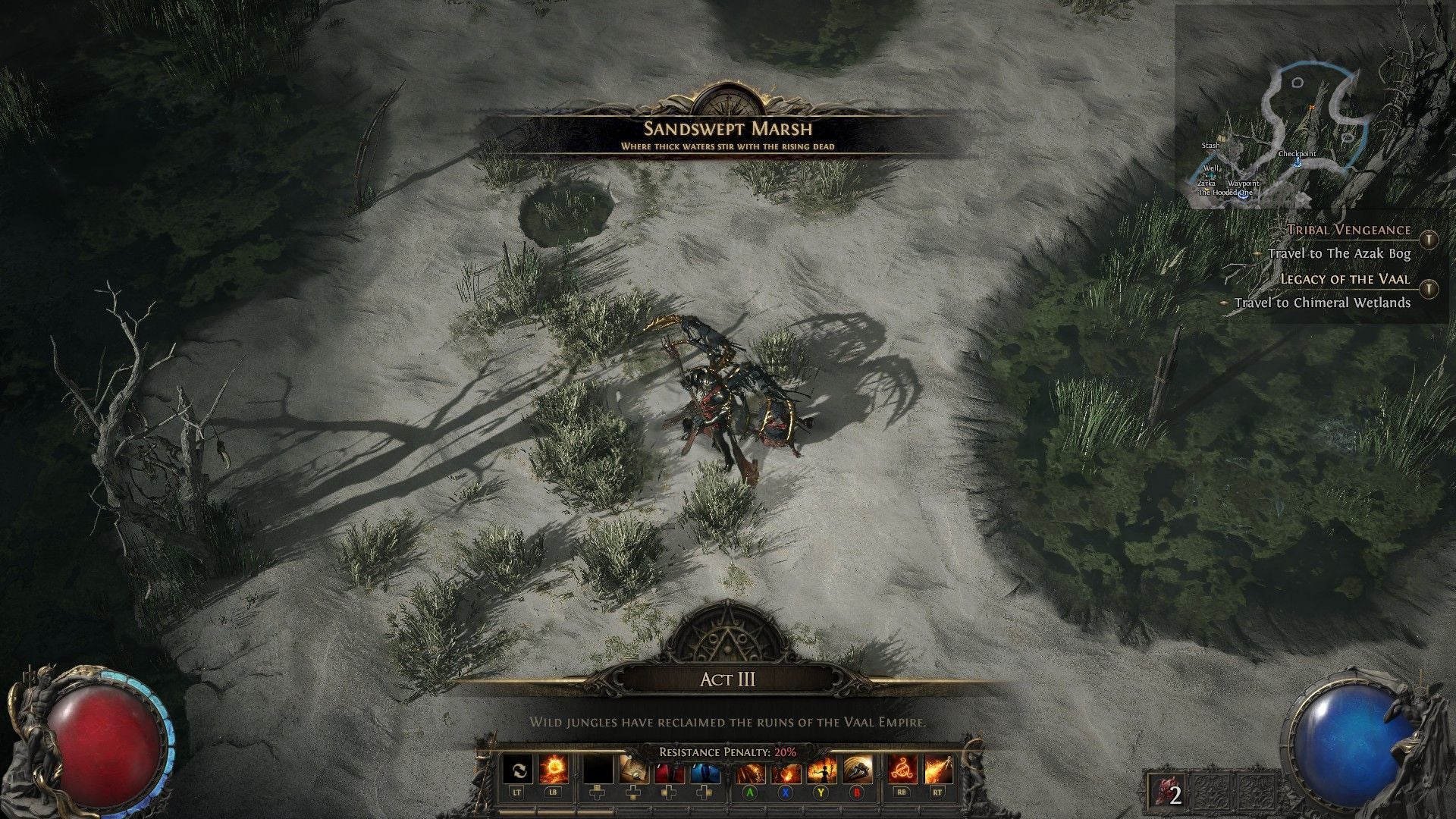
Task: Trigger the fire skill bound to X
Action: (x=785, y=770)
